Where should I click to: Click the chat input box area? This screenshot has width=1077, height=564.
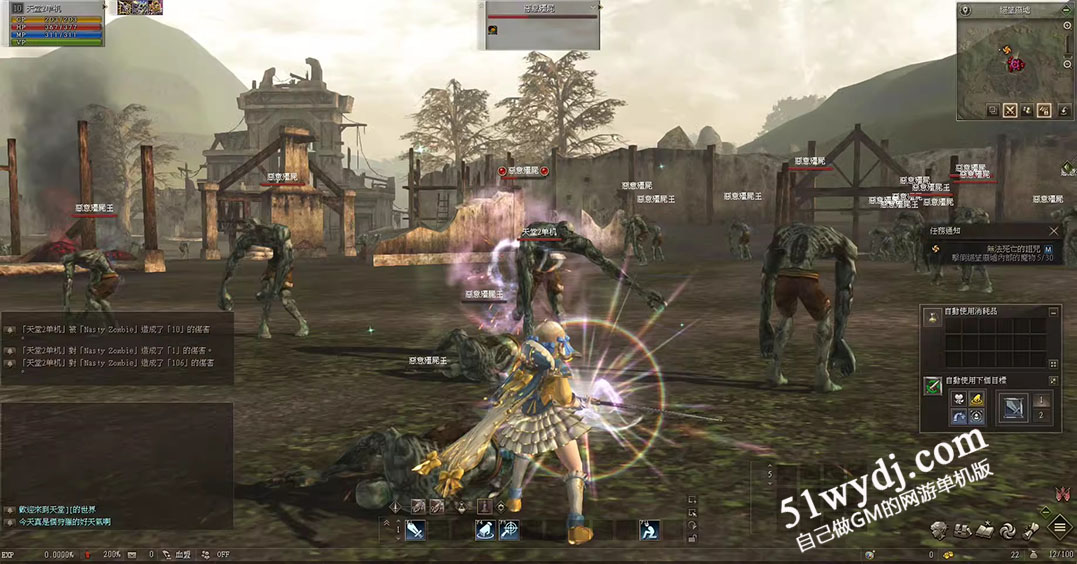tap(117, 450)
